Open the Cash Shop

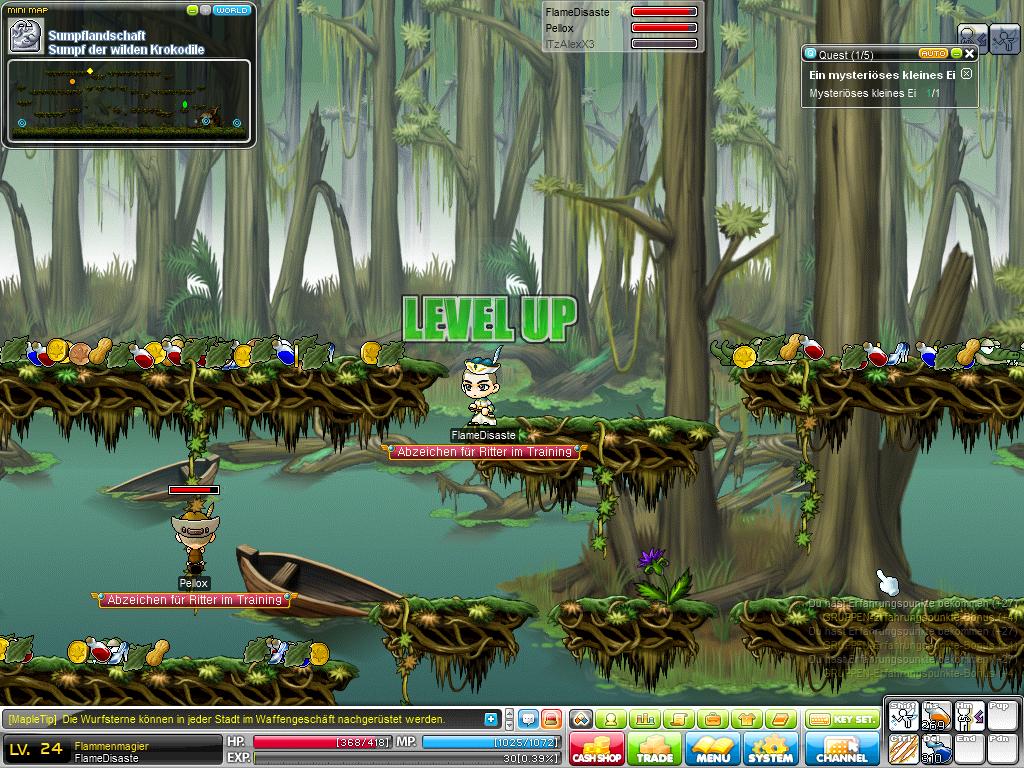click(597, 749)
